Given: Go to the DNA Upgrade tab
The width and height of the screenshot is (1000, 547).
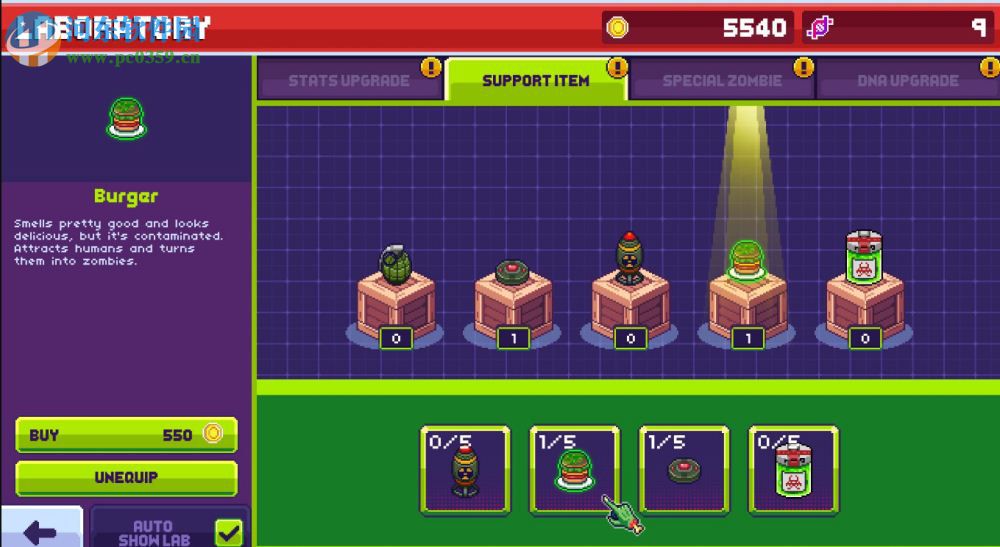Looking at the screenshot, I should (x=907, y=81).
